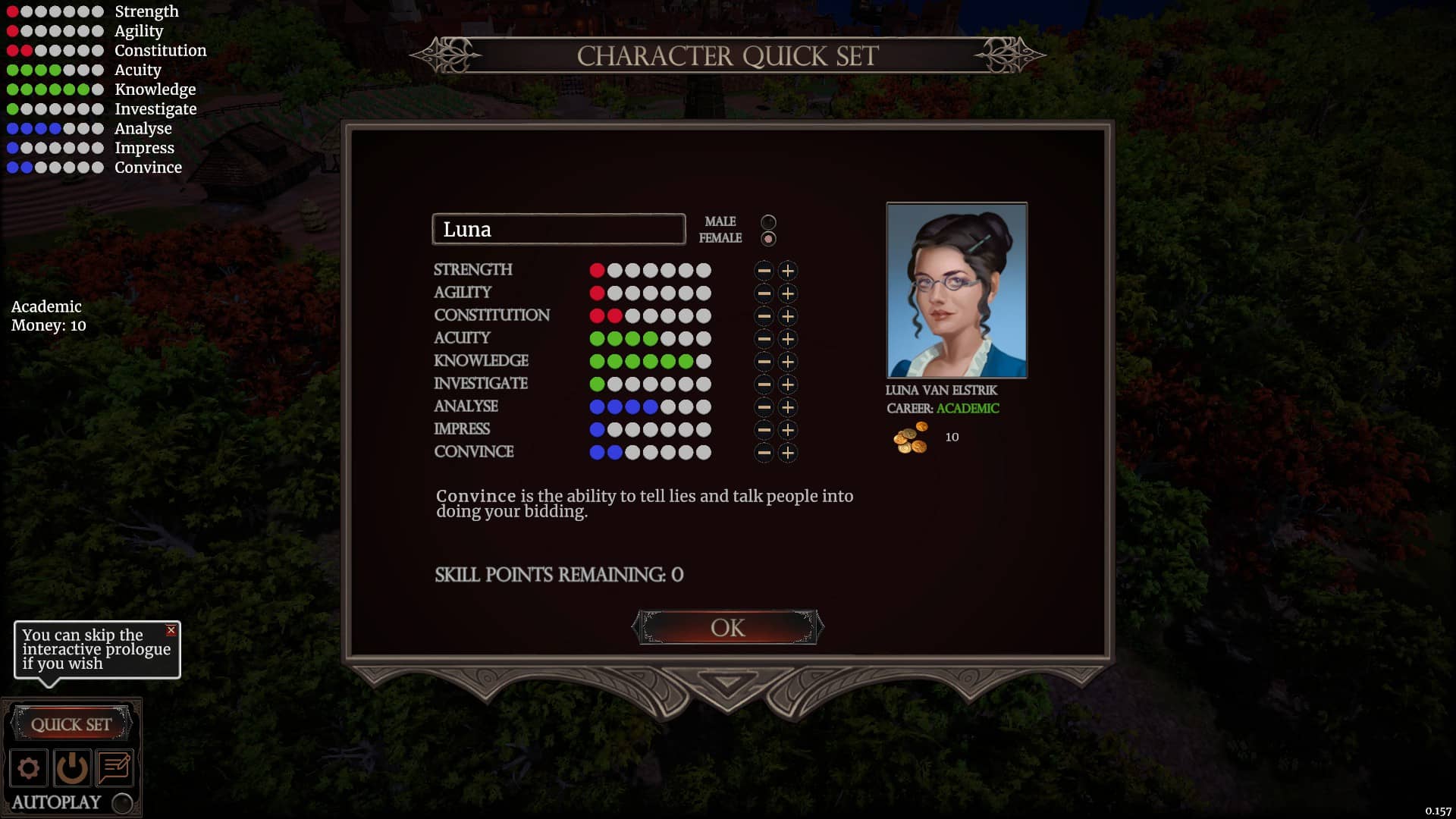Open settings with the gear icon
1456x819 pixels.
[29, 768]
